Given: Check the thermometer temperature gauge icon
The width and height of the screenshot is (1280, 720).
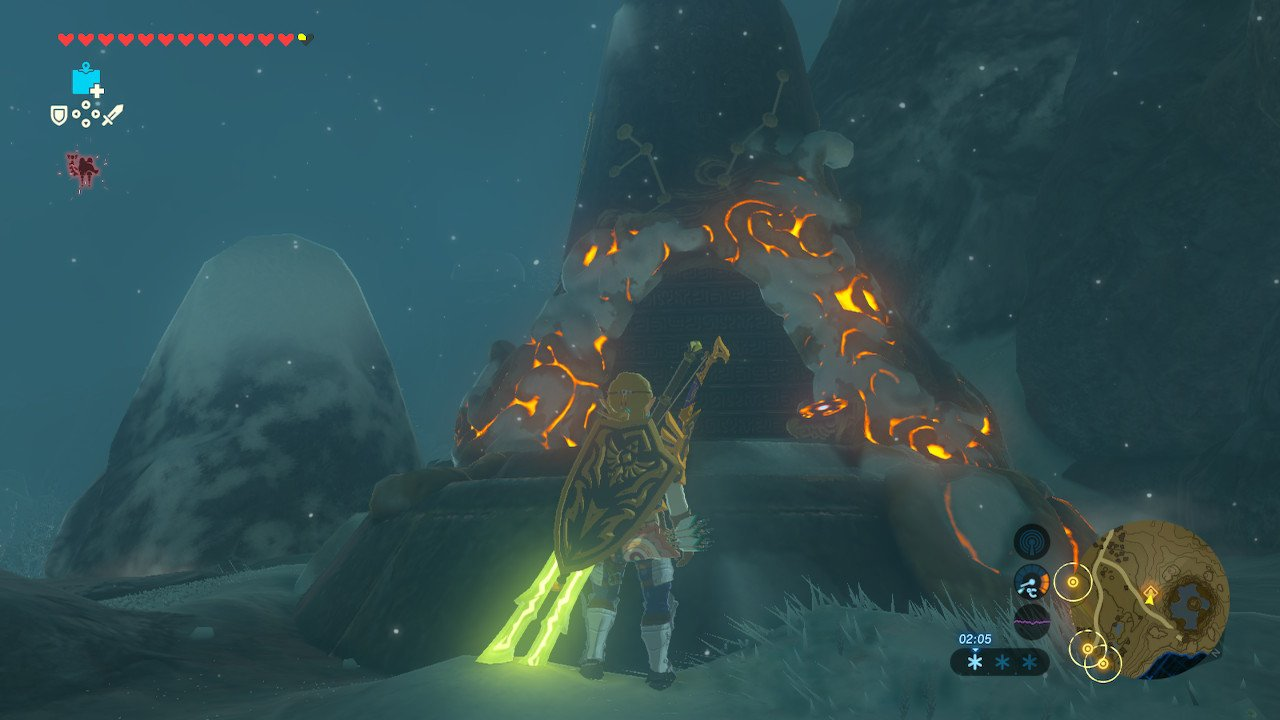Looking at the screenshot, I should pos(1031,582).
